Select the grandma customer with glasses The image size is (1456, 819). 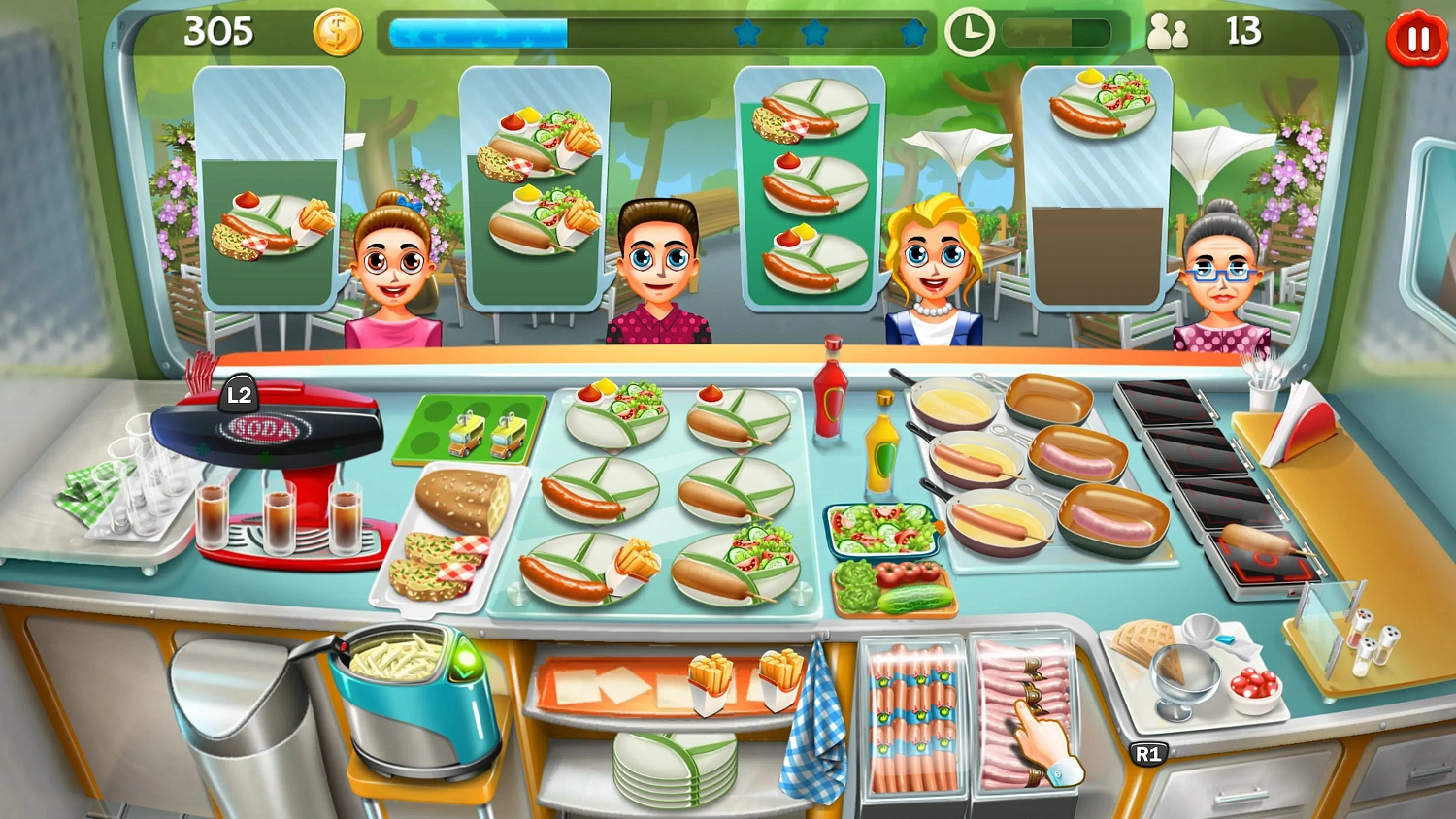click(1225, 272)
